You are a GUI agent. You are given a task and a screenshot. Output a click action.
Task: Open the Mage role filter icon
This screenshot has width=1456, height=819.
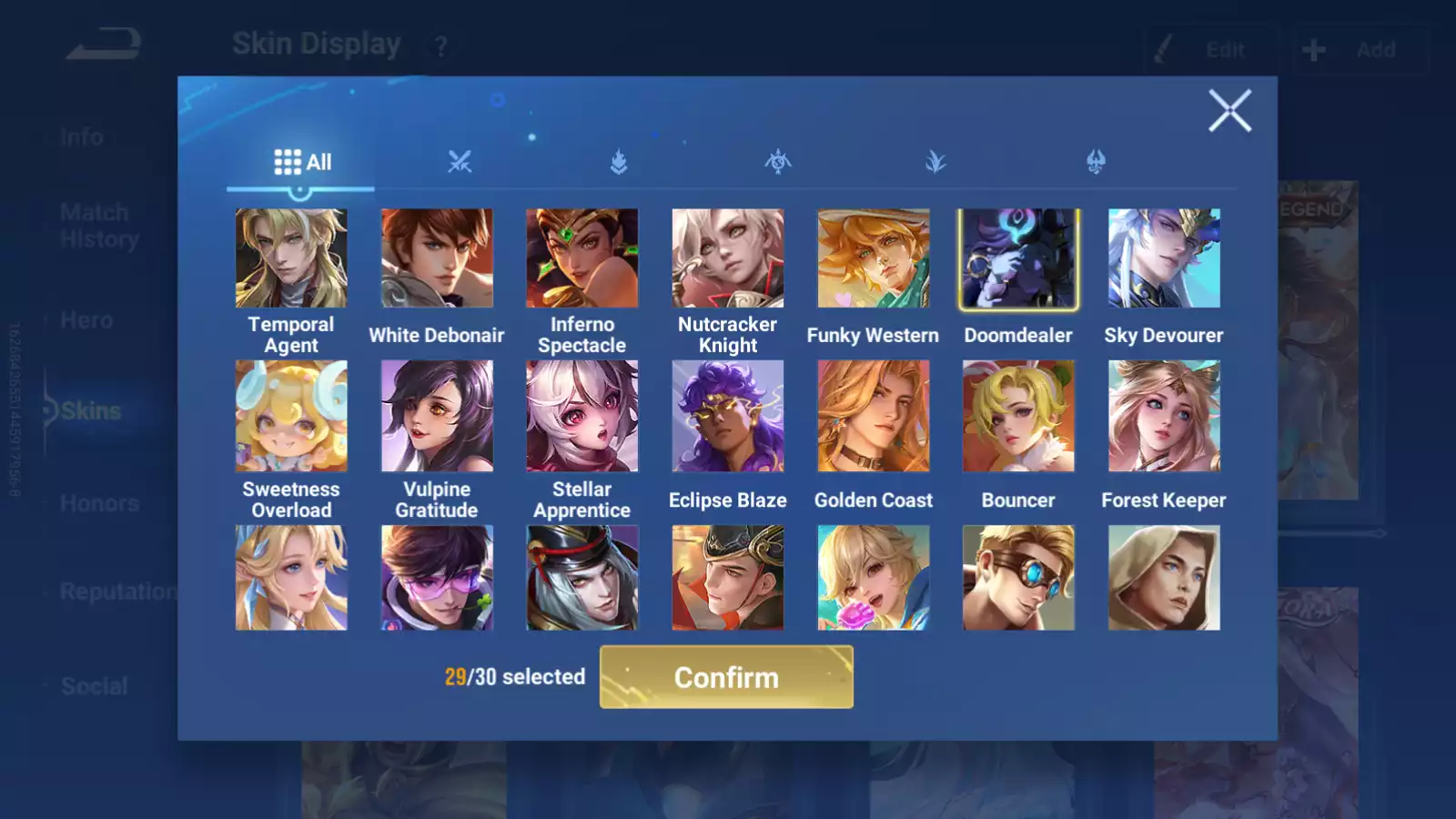point(776,161)
